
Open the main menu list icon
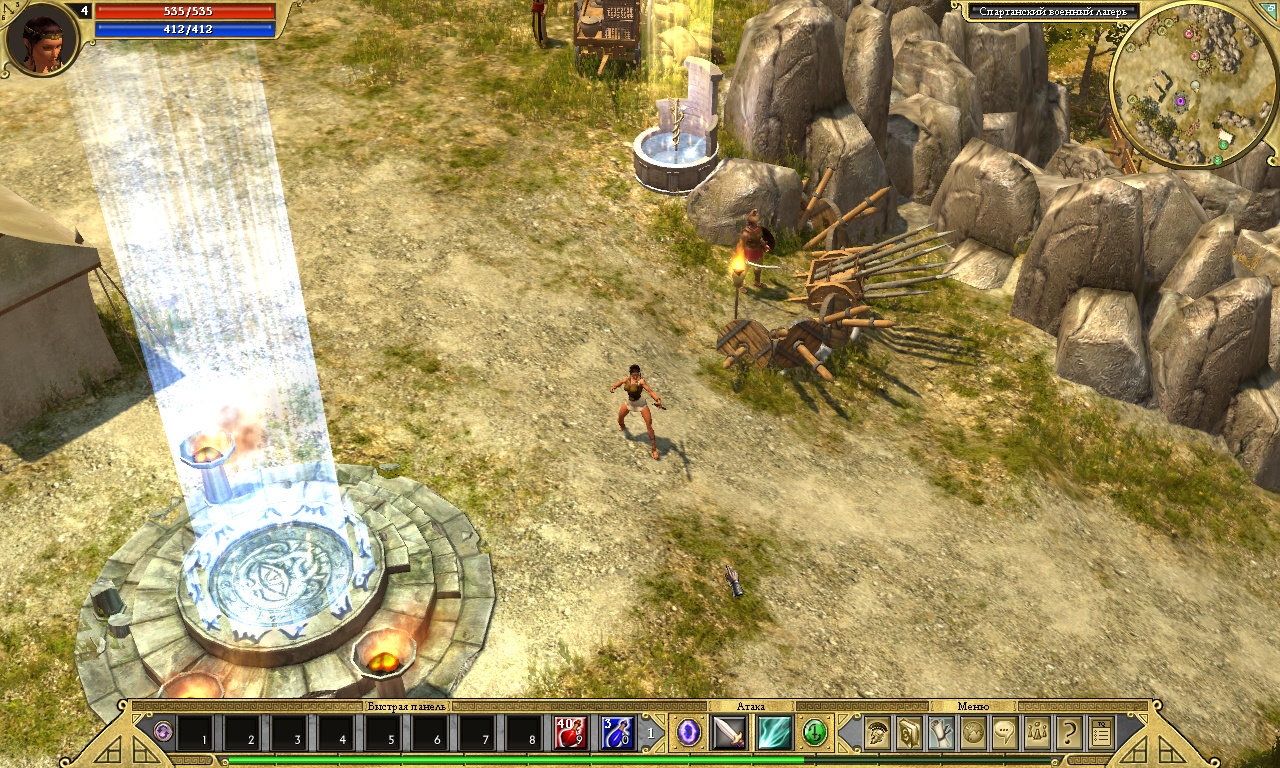coord(1101,733)
